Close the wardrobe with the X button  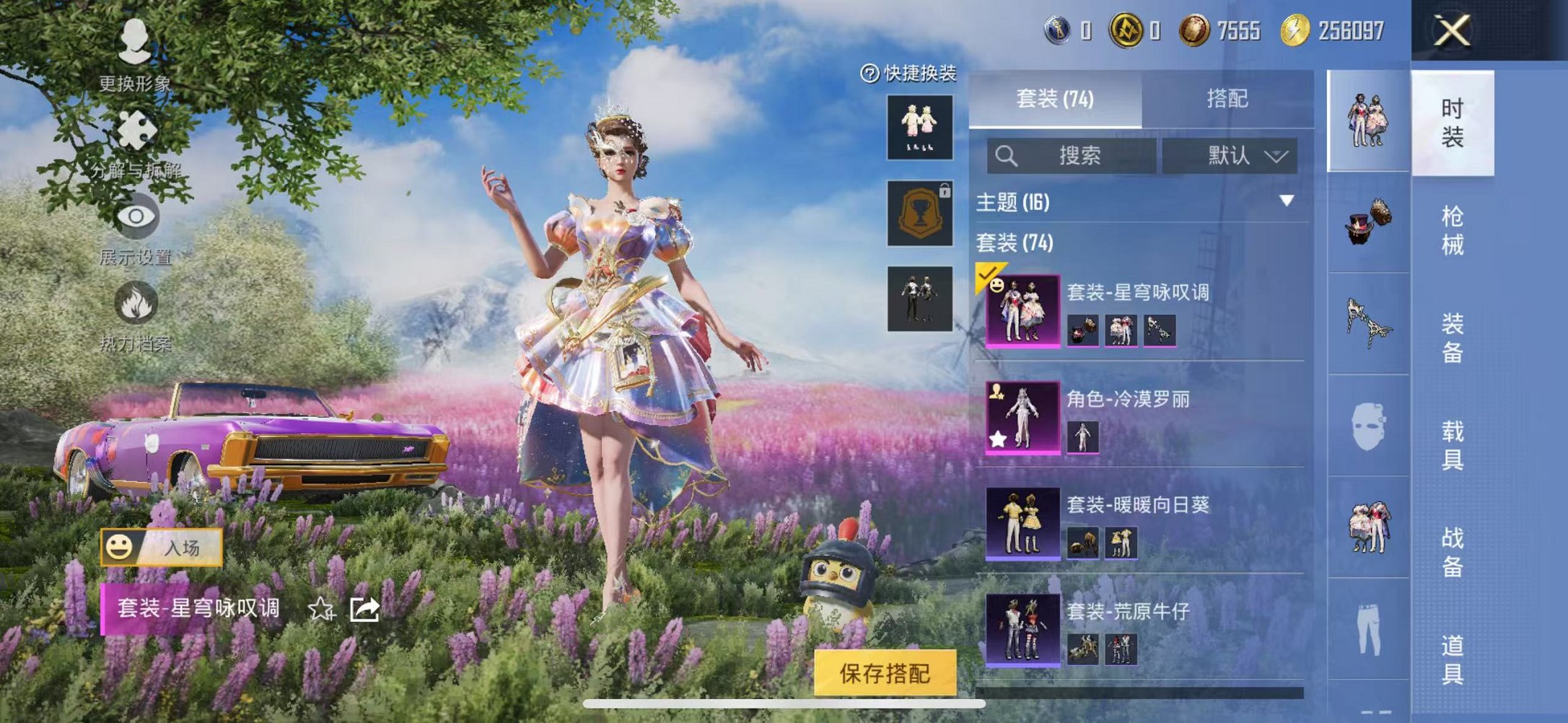[1452, 31]
